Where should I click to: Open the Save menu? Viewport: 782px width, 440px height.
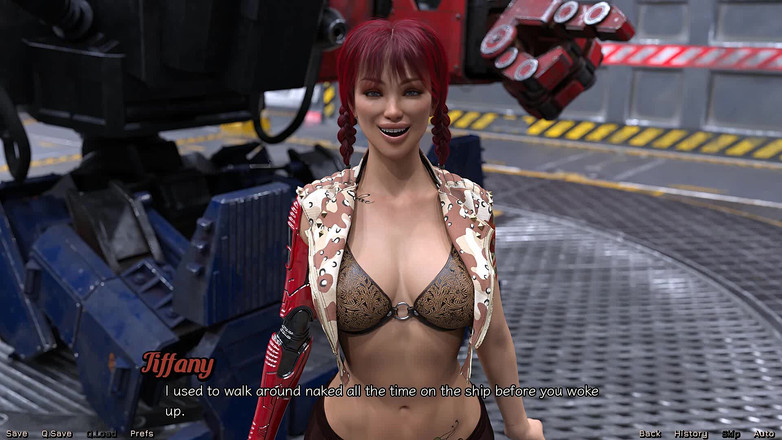tap(16, 433)
